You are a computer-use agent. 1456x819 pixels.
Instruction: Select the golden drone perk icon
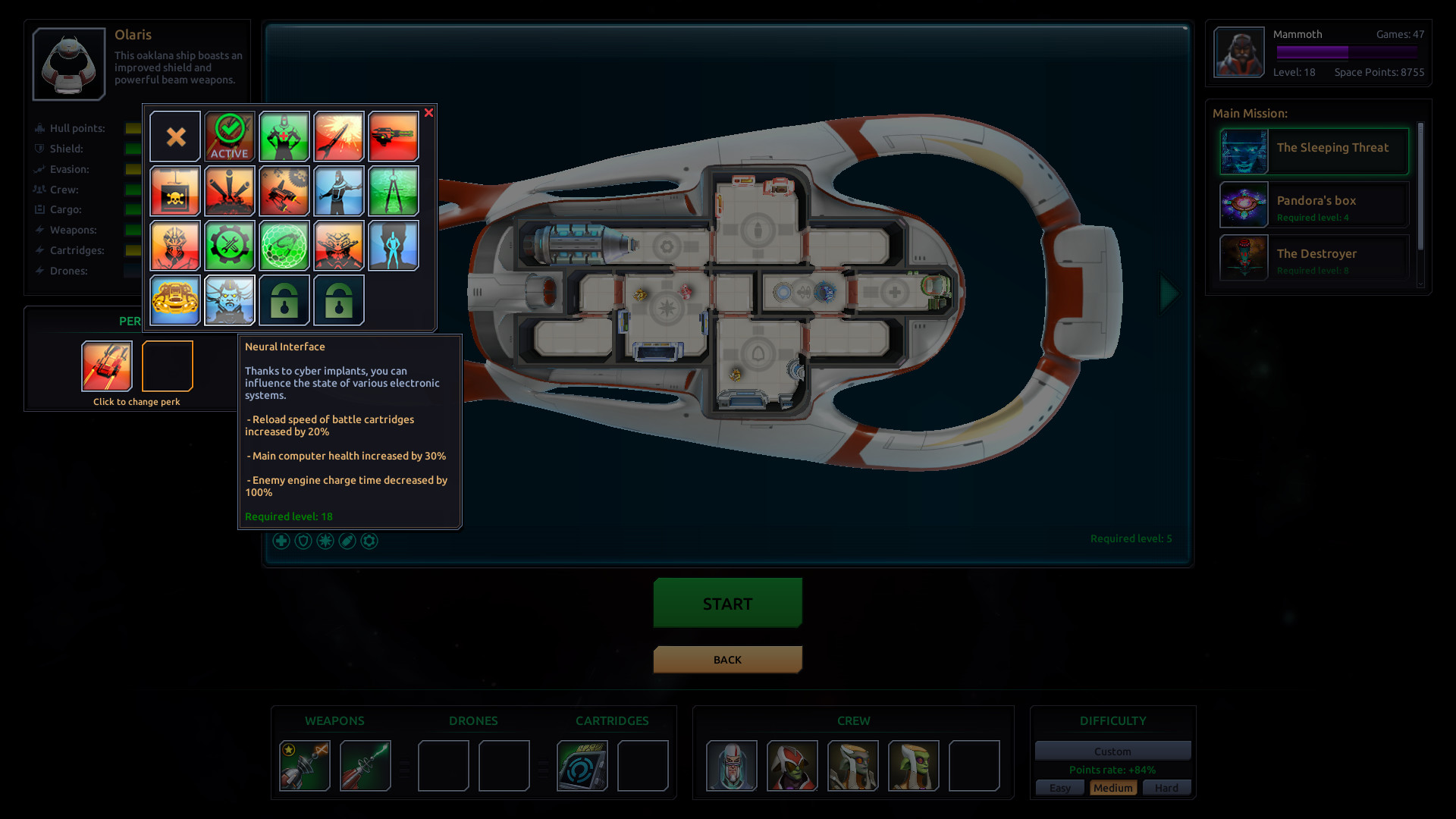coord(174,300)
